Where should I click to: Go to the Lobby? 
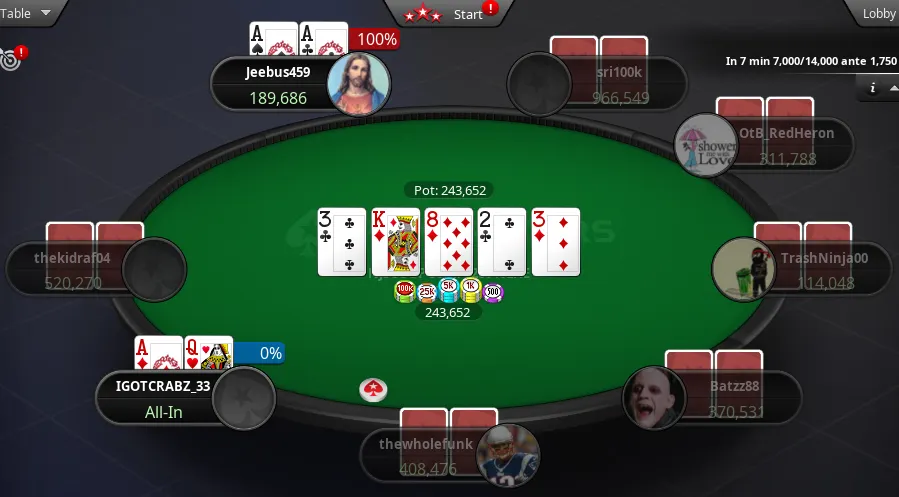point(878,14)
